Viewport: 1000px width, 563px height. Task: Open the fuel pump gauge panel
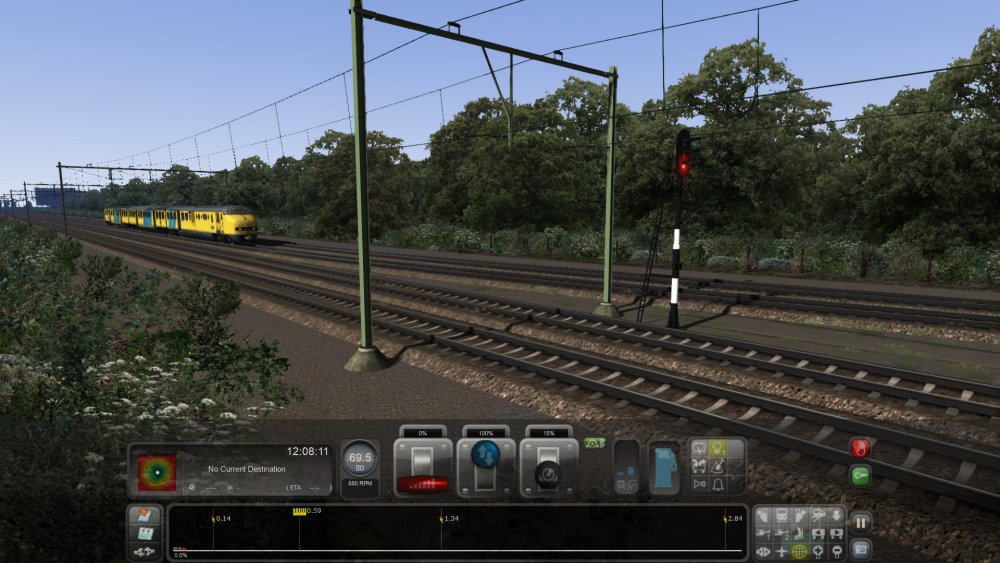click(664, 469)
